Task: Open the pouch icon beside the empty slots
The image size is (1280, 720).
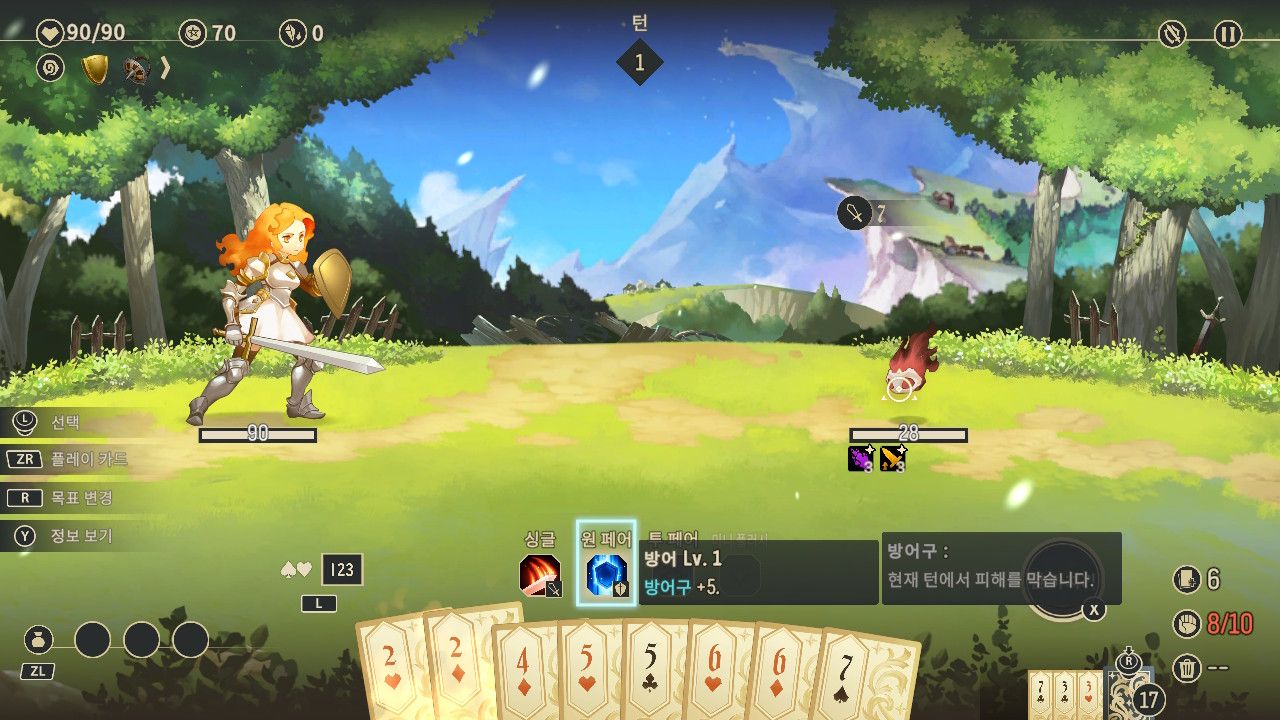Action: tap(39, 640)
